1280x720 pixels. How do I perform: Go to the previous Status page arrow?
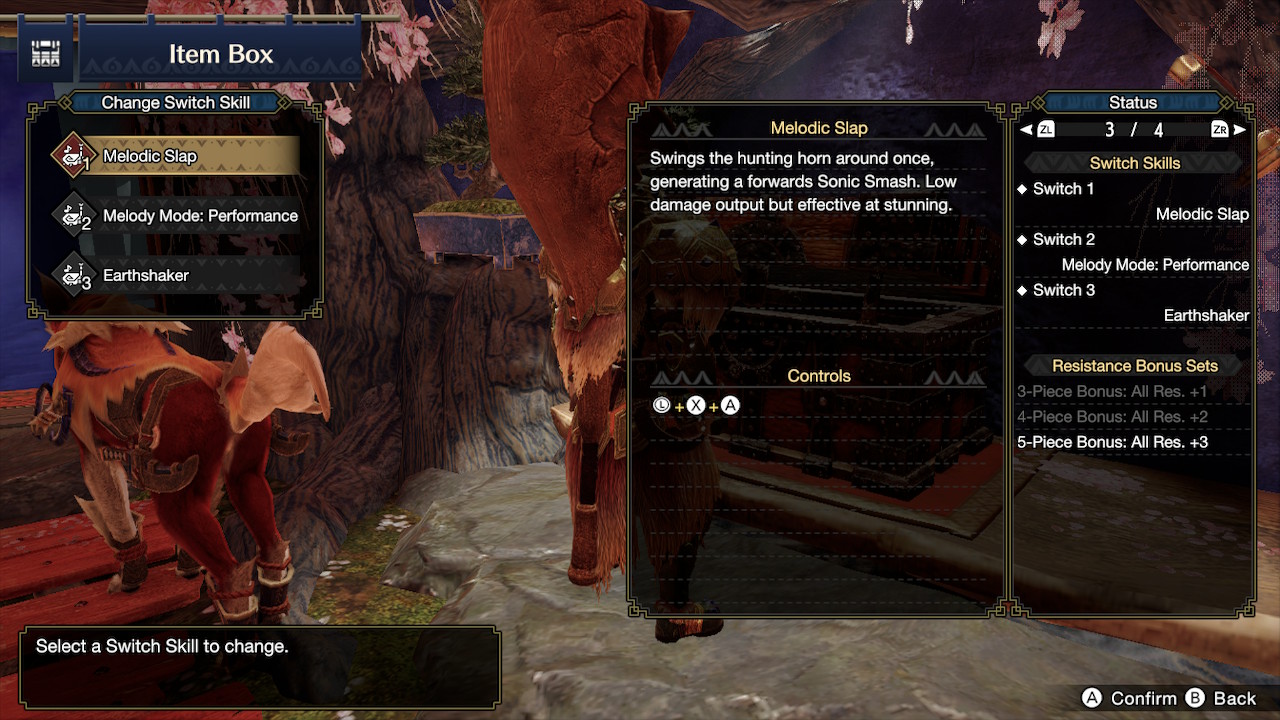(x=1026, y=130)
